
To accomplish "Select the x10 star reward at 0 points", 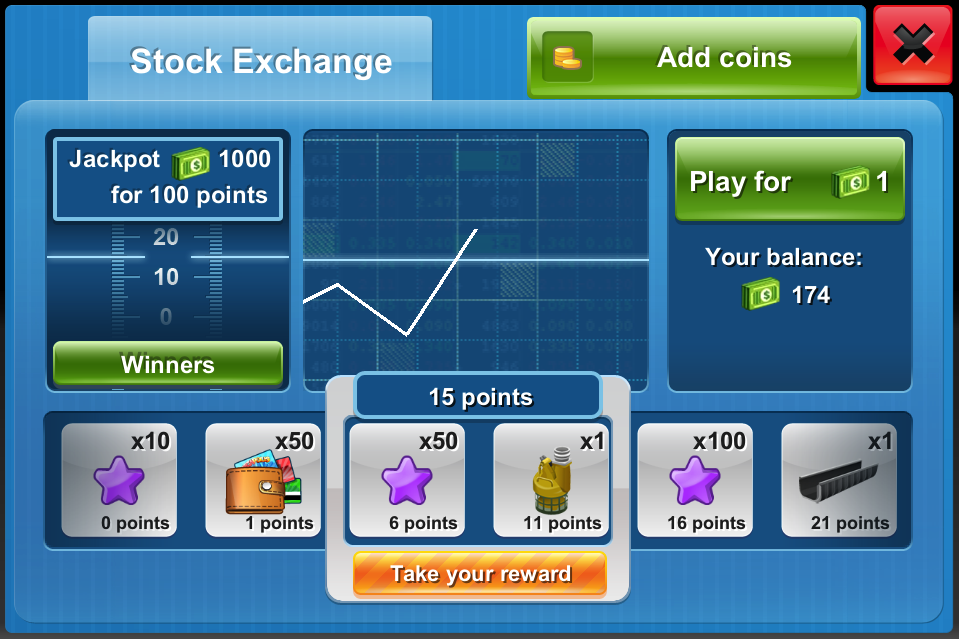I will tap(120, 480).
